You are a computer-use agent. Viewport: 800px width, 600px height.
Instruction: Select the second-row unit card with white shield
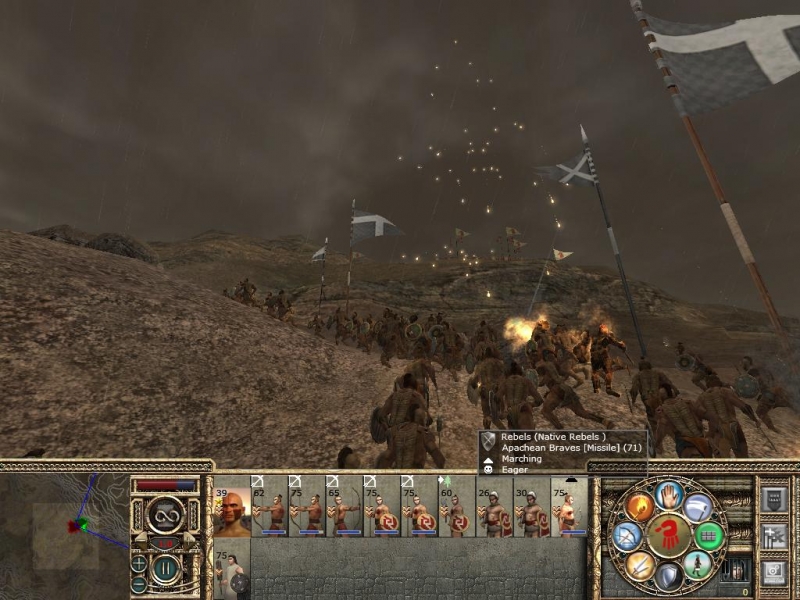(x=232, y=572)
